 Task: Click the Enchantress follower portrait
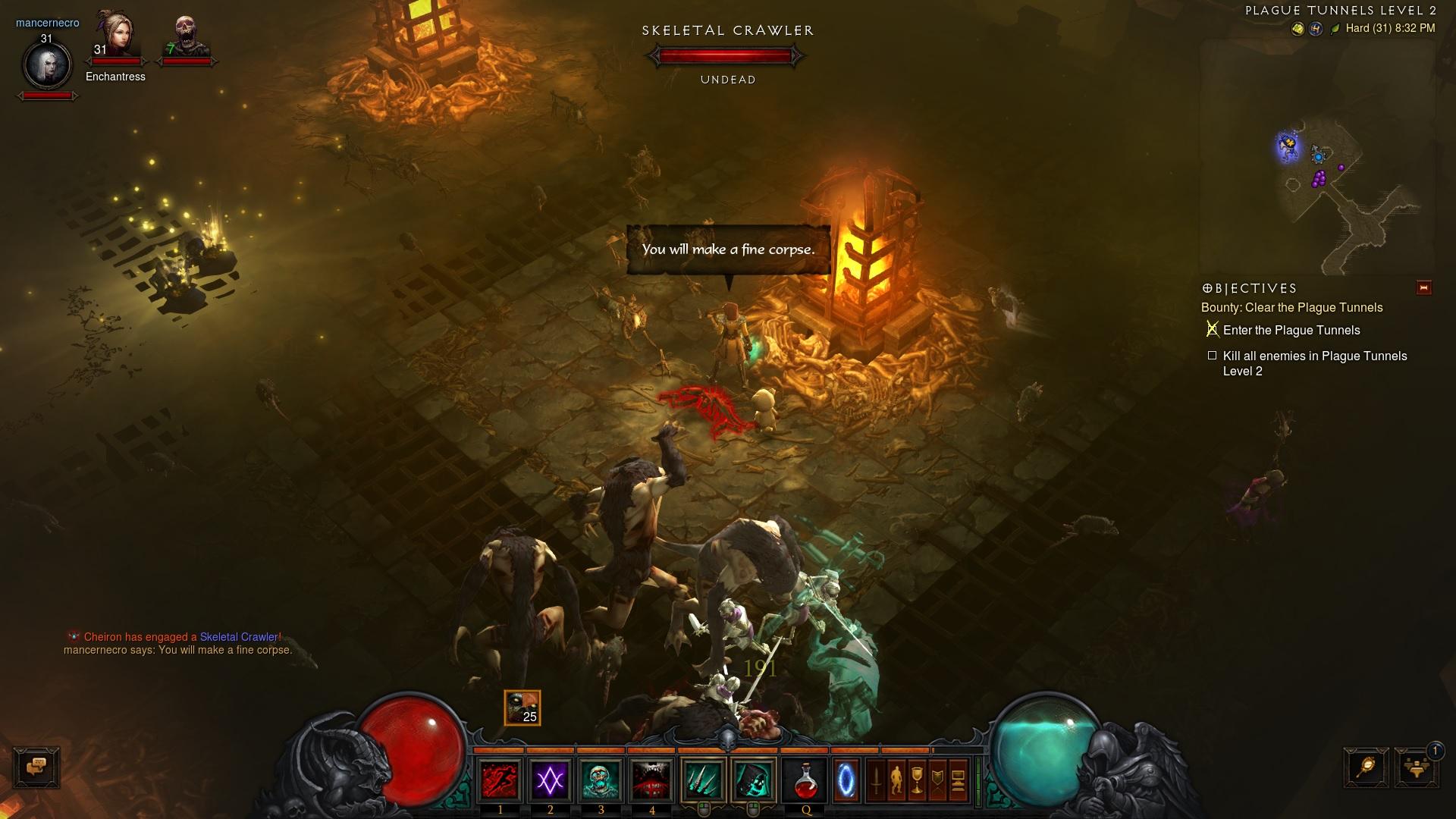(x=115, y=34)
